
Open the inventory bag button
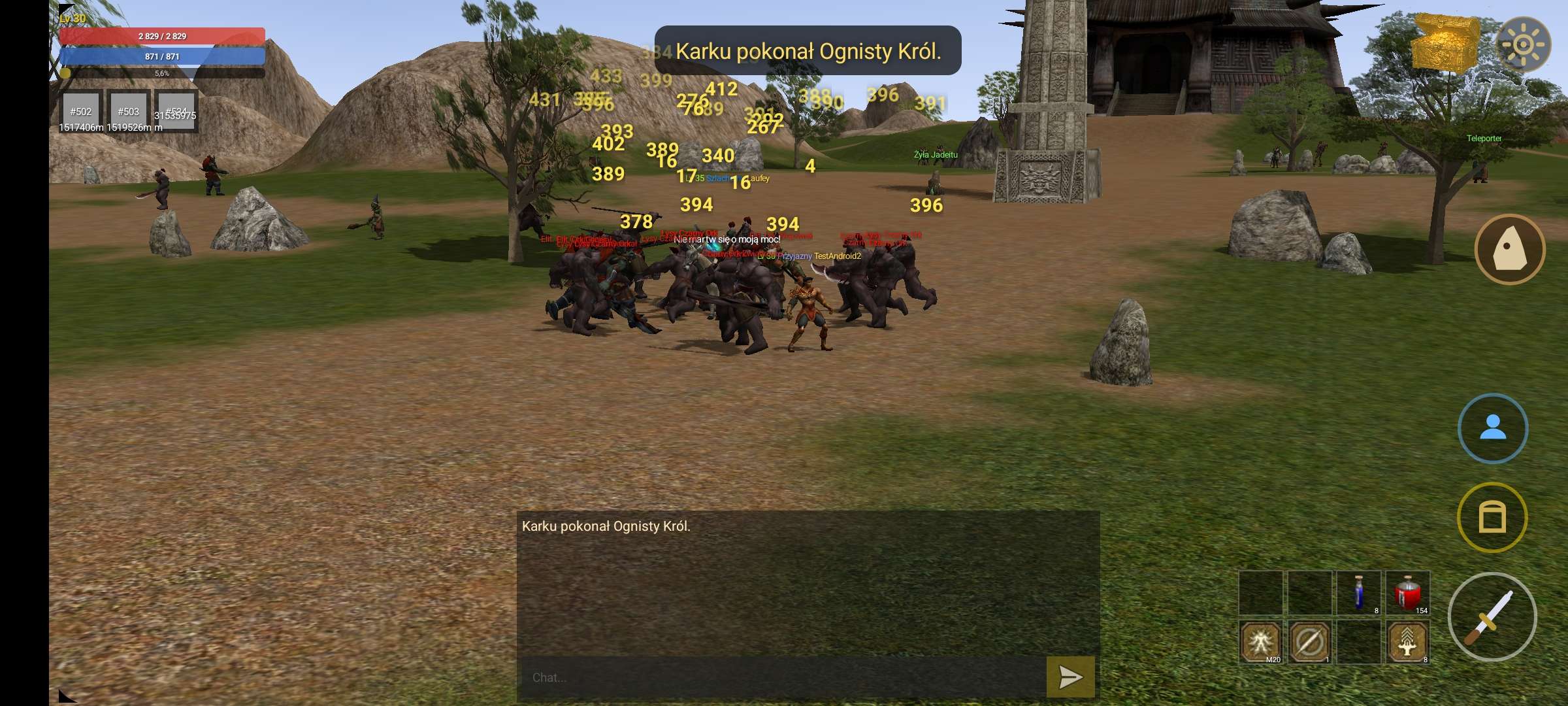[1492, 517]
